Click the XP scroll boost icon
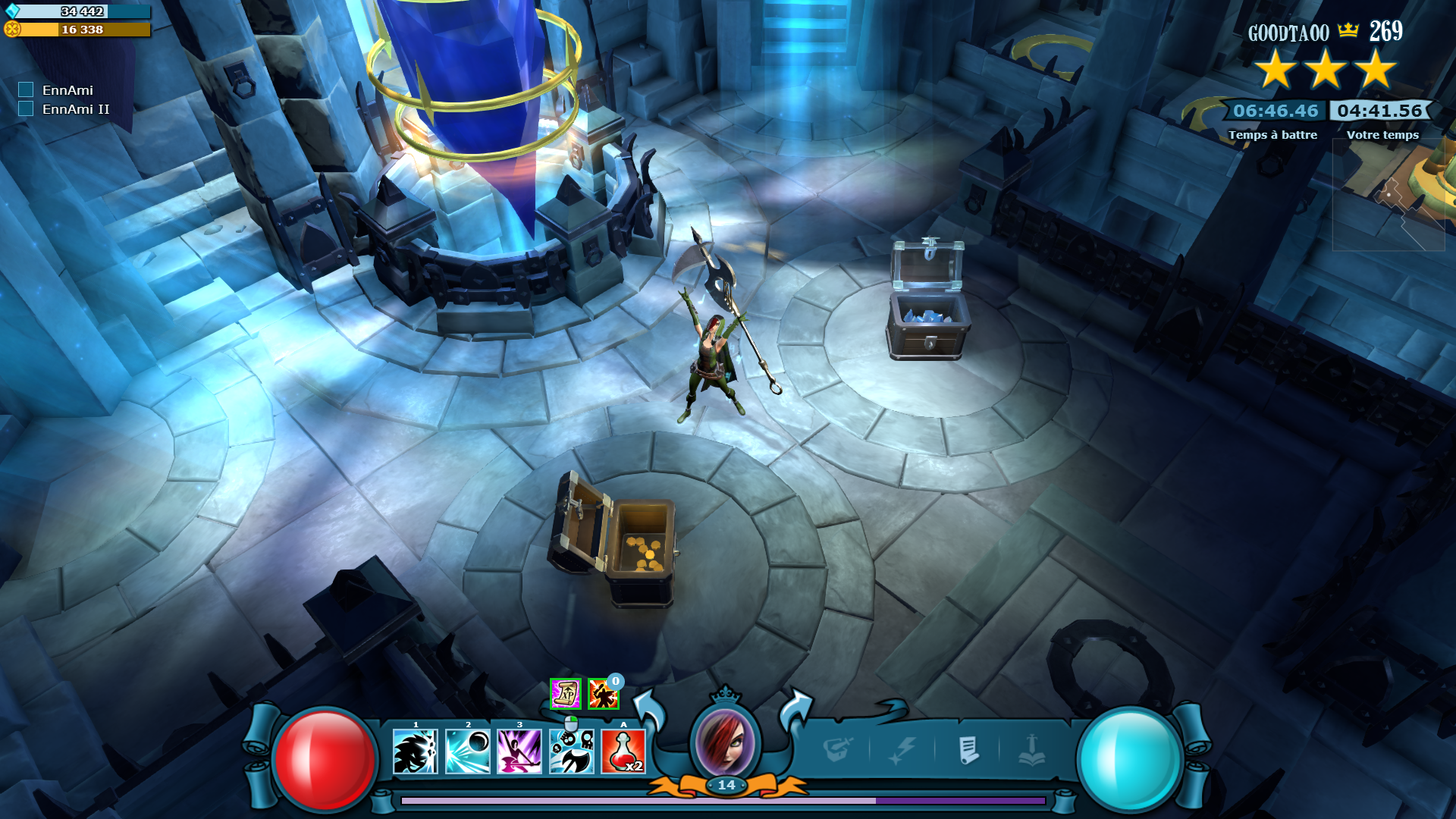This screenshot has height=819, width=1456. [565, 694]
